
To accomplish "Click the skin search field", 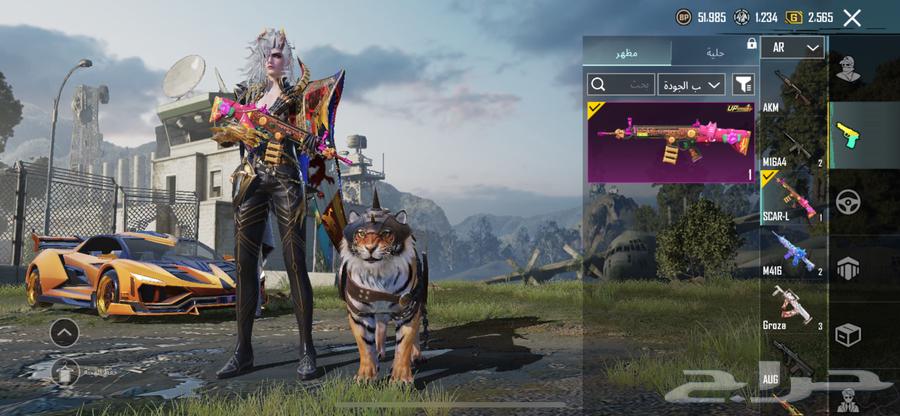I will click(621, 84).
